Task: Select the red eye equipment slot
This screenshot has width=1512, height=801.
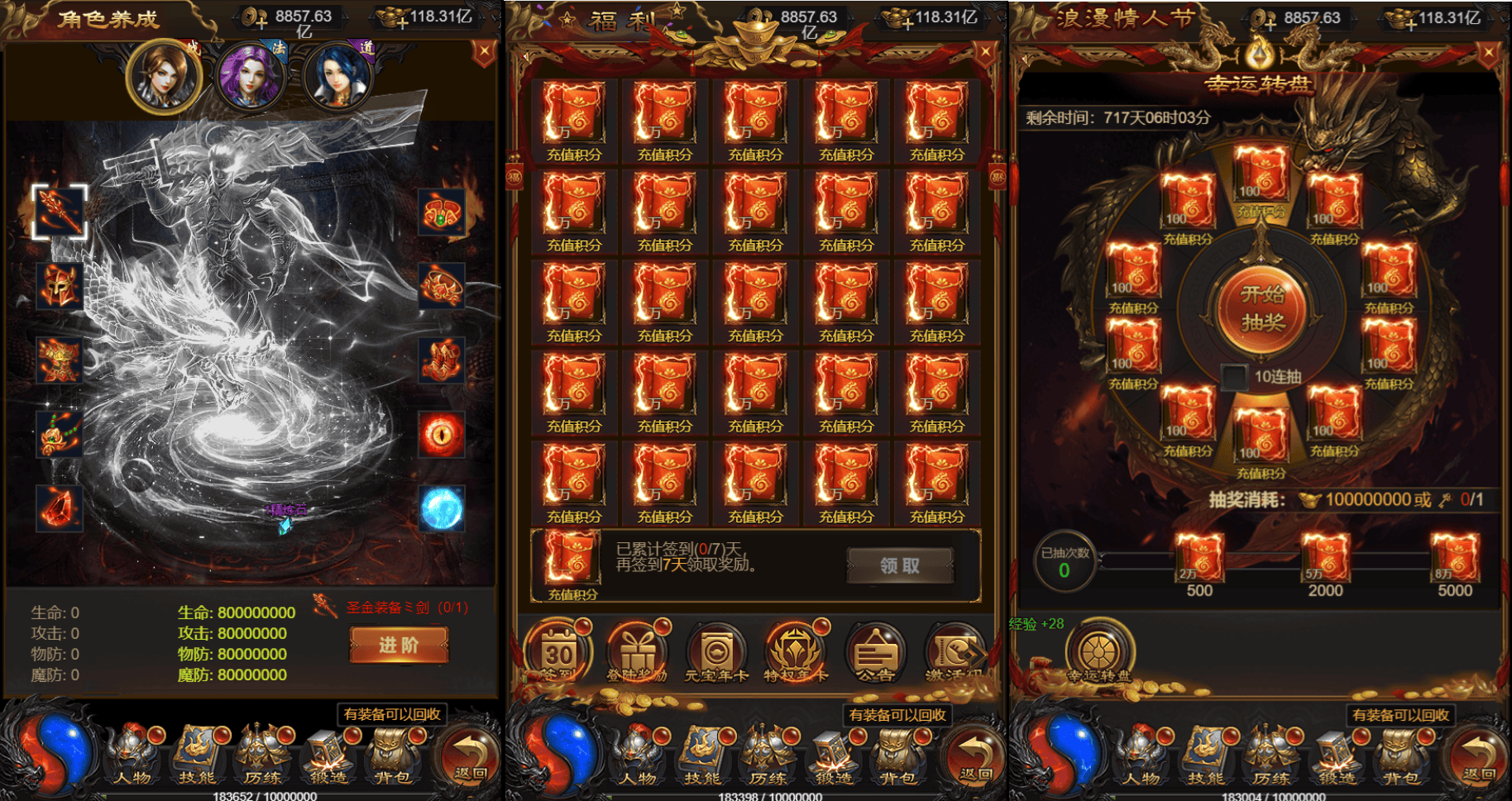Action: coord(442,434)
